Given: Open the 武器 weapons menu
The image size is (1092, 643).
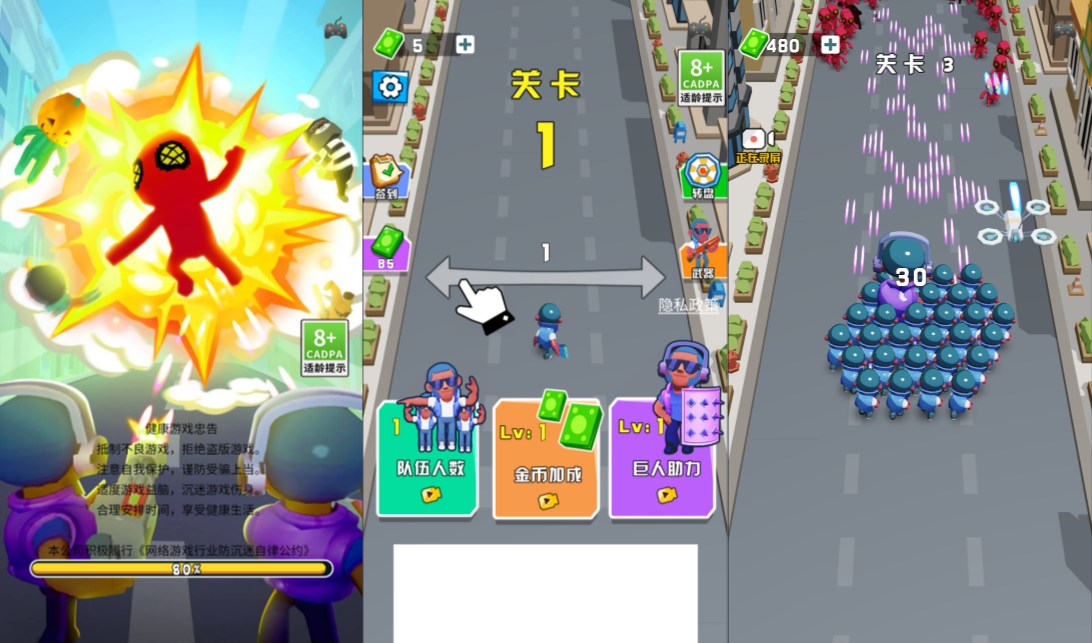Looking at the screenshot, I should [x=702, y=252].
